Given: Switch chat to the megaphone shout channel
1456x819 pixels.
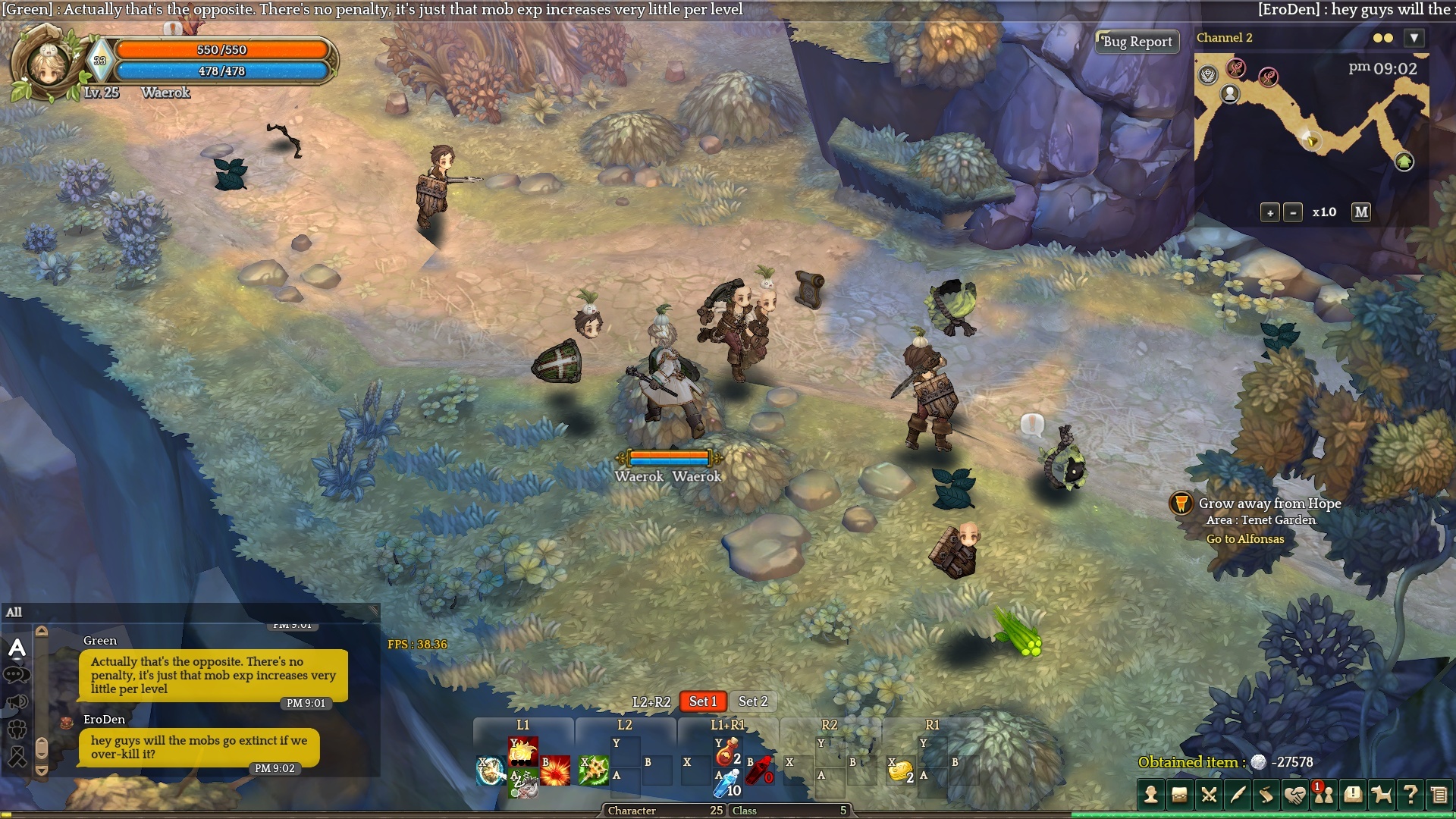Looking at the screenshot, I should tap(17, 702).
